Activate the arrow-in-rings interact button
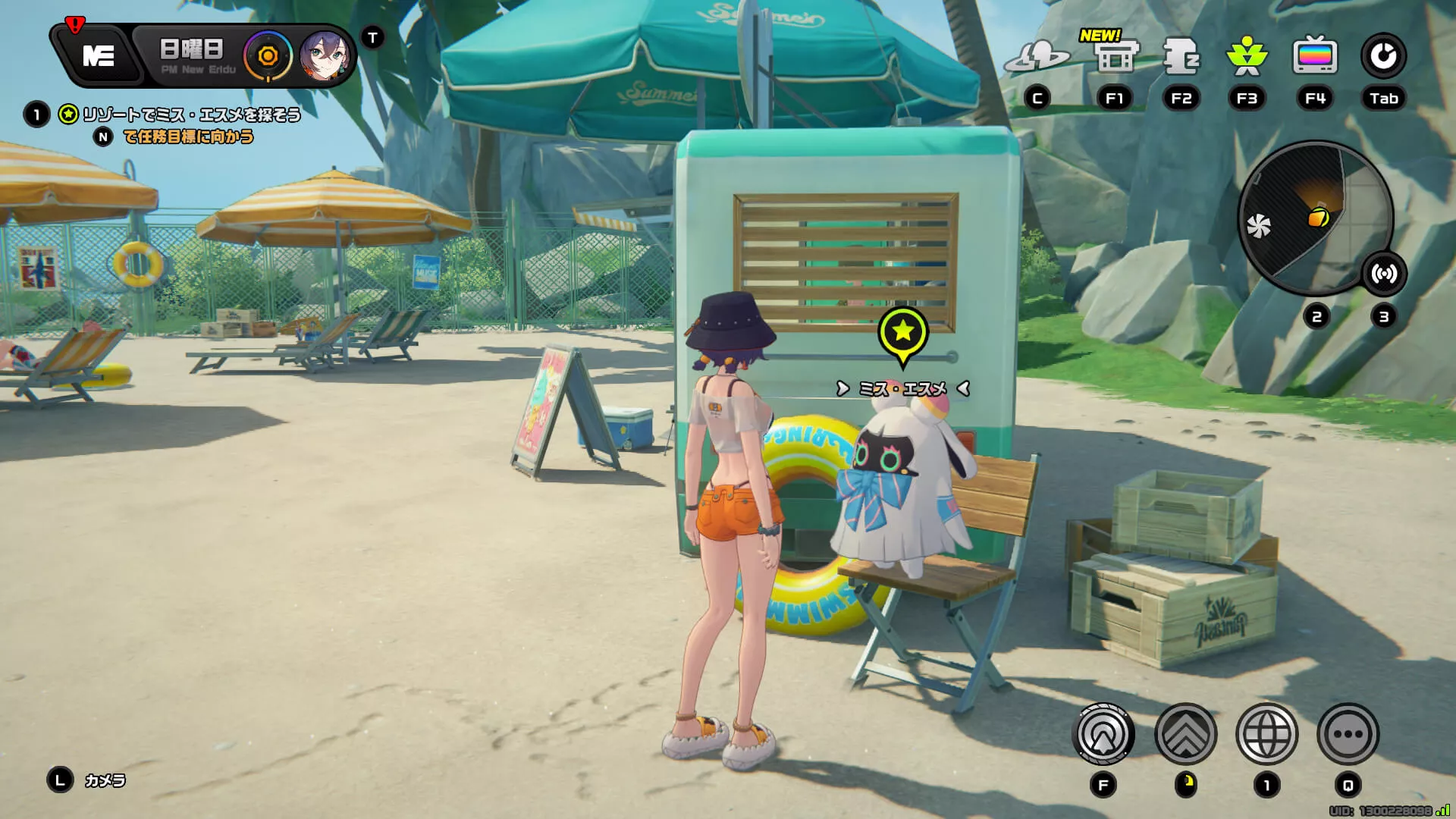 (x=1103, y=734)
